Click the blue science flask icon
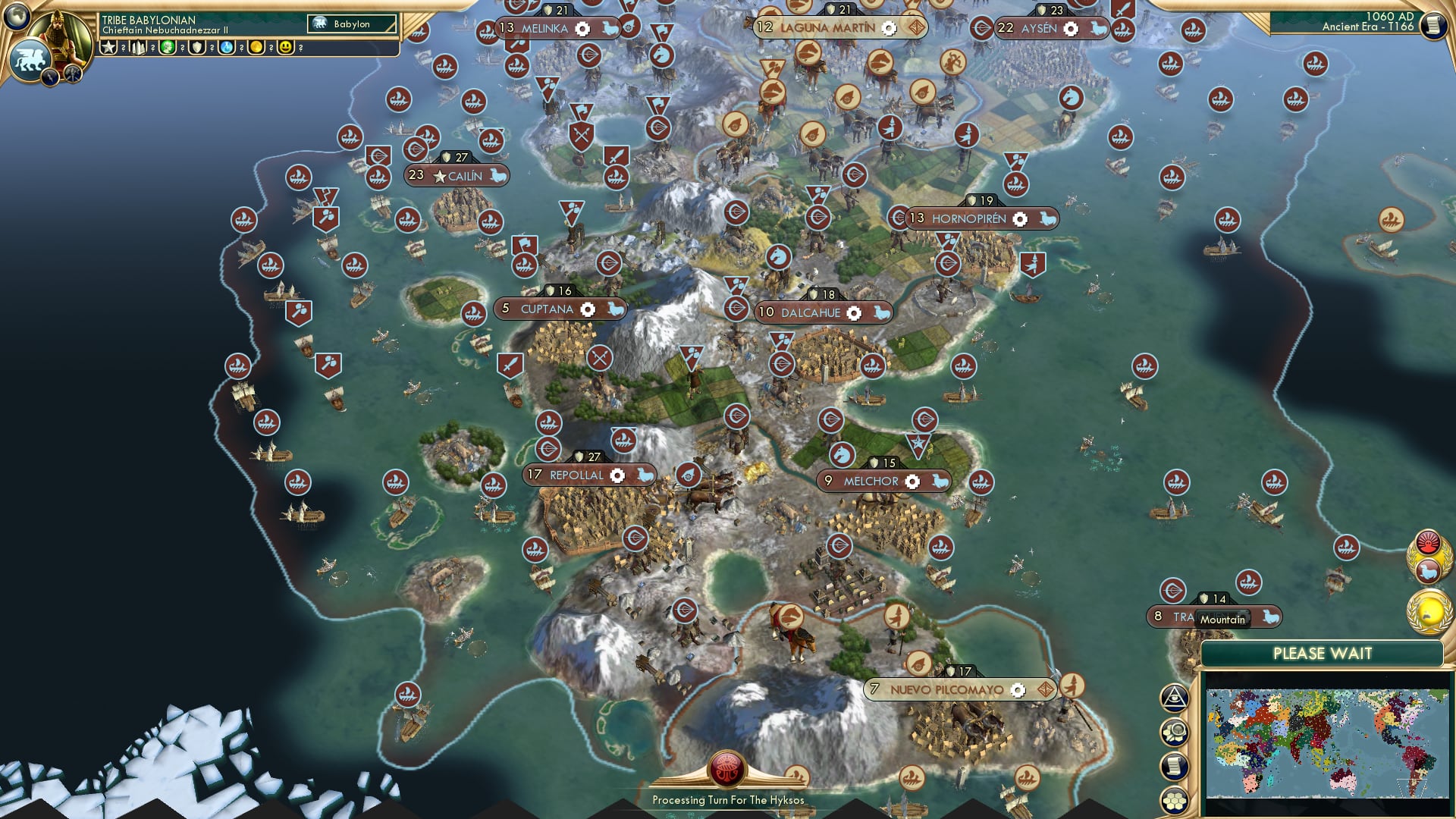Viewport: 1456px width, 819px height. click(227, 48)
